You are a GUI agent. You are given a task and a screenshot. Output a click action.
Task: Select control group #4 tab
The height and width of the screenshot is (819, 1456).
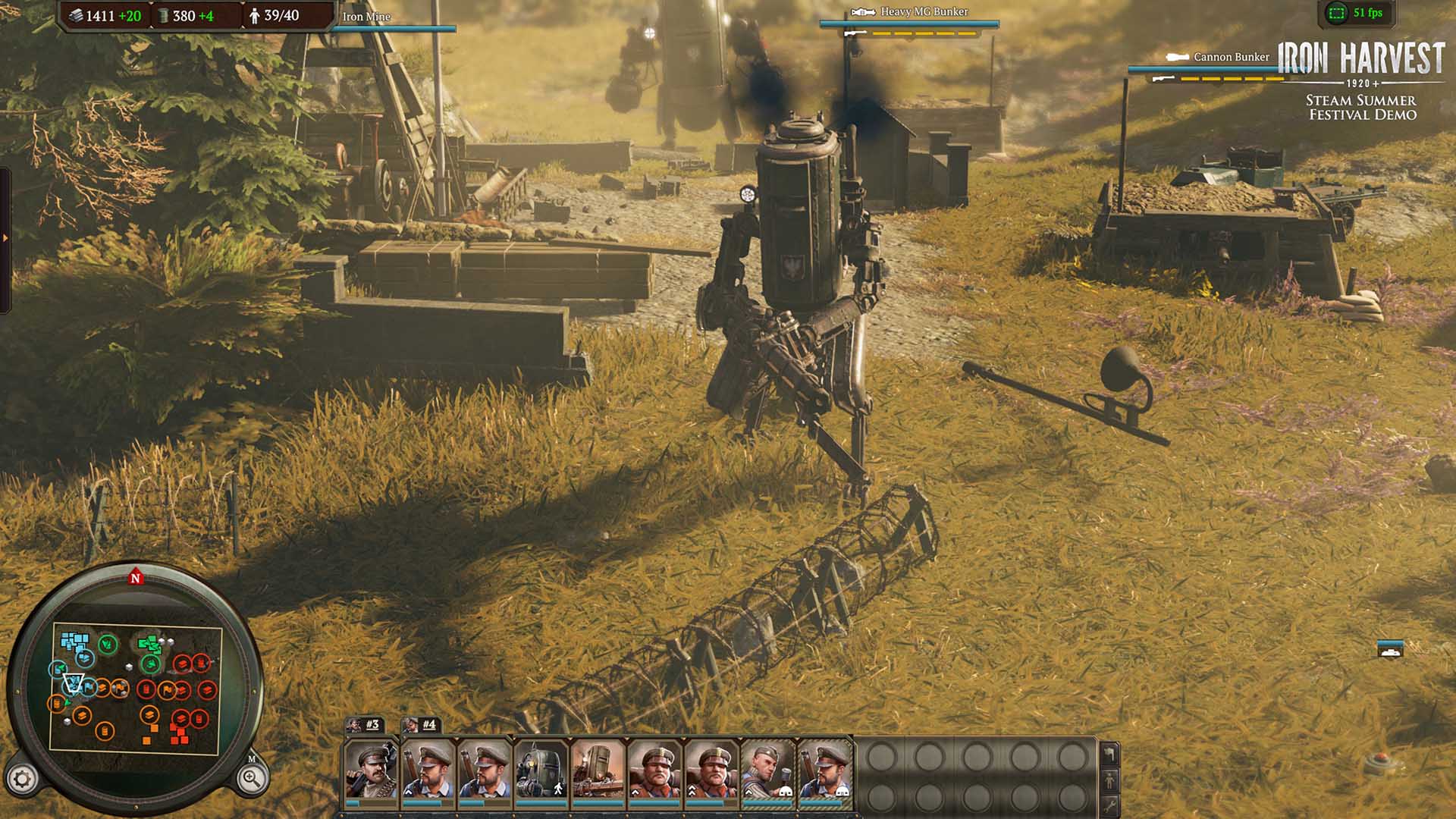point(421,725)
